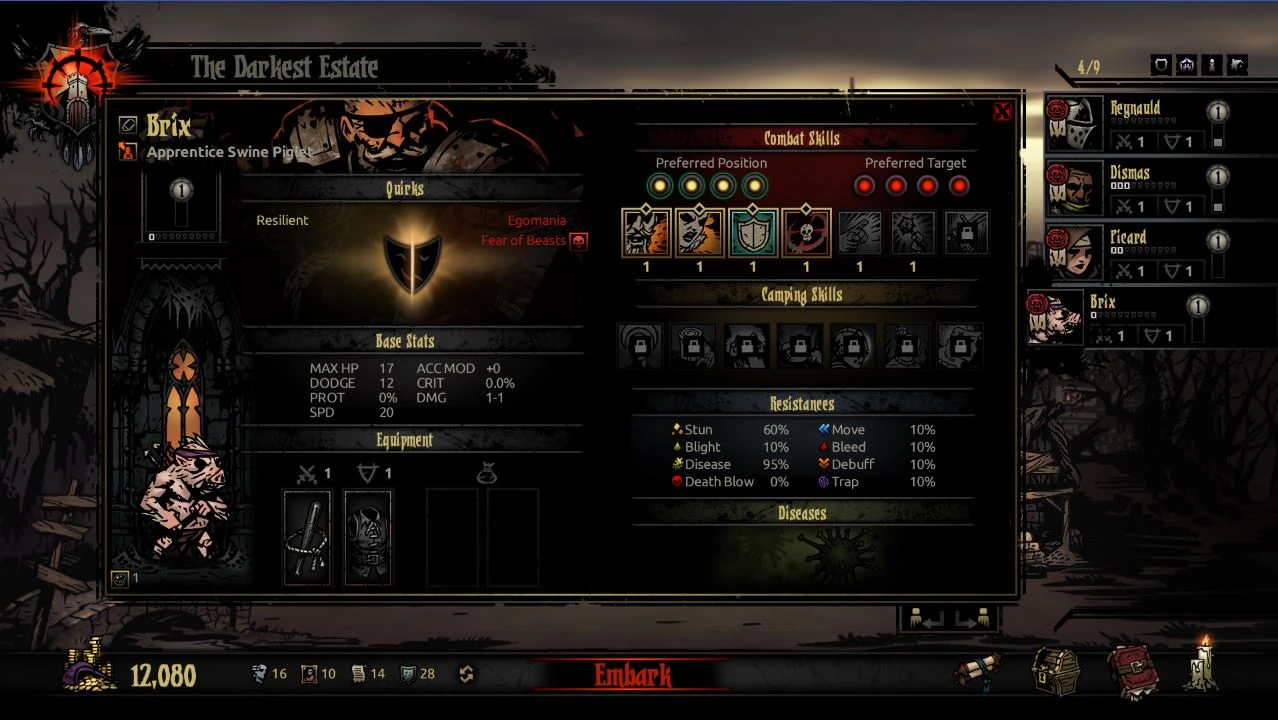1278x720 pixels.
Task: Show the previous hero with left arrow
Action: (923, 619)
